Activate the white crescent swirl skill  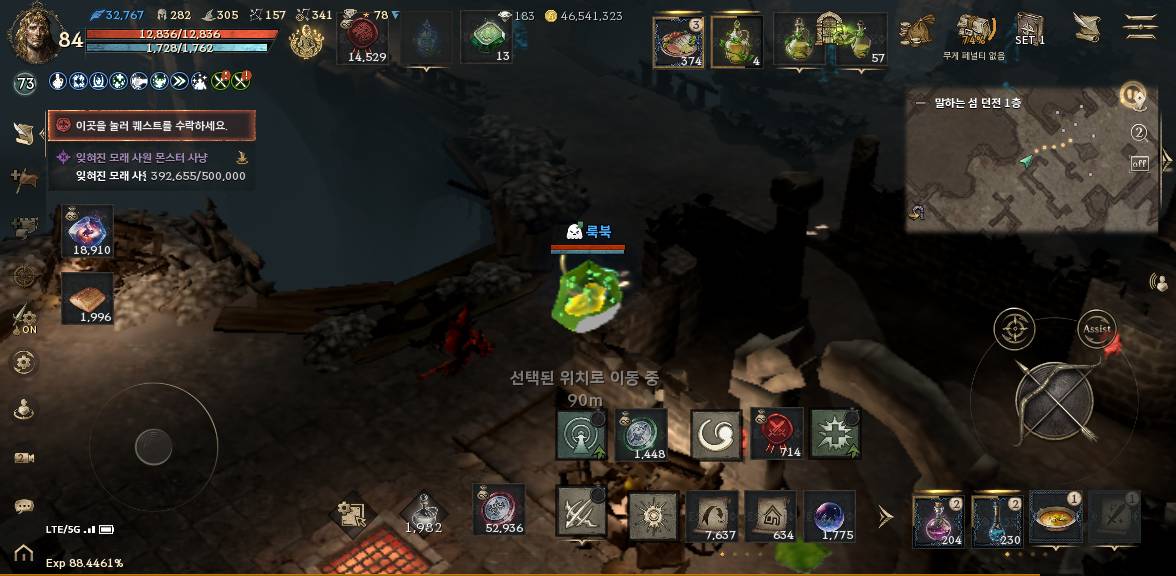tap(716, 434)
